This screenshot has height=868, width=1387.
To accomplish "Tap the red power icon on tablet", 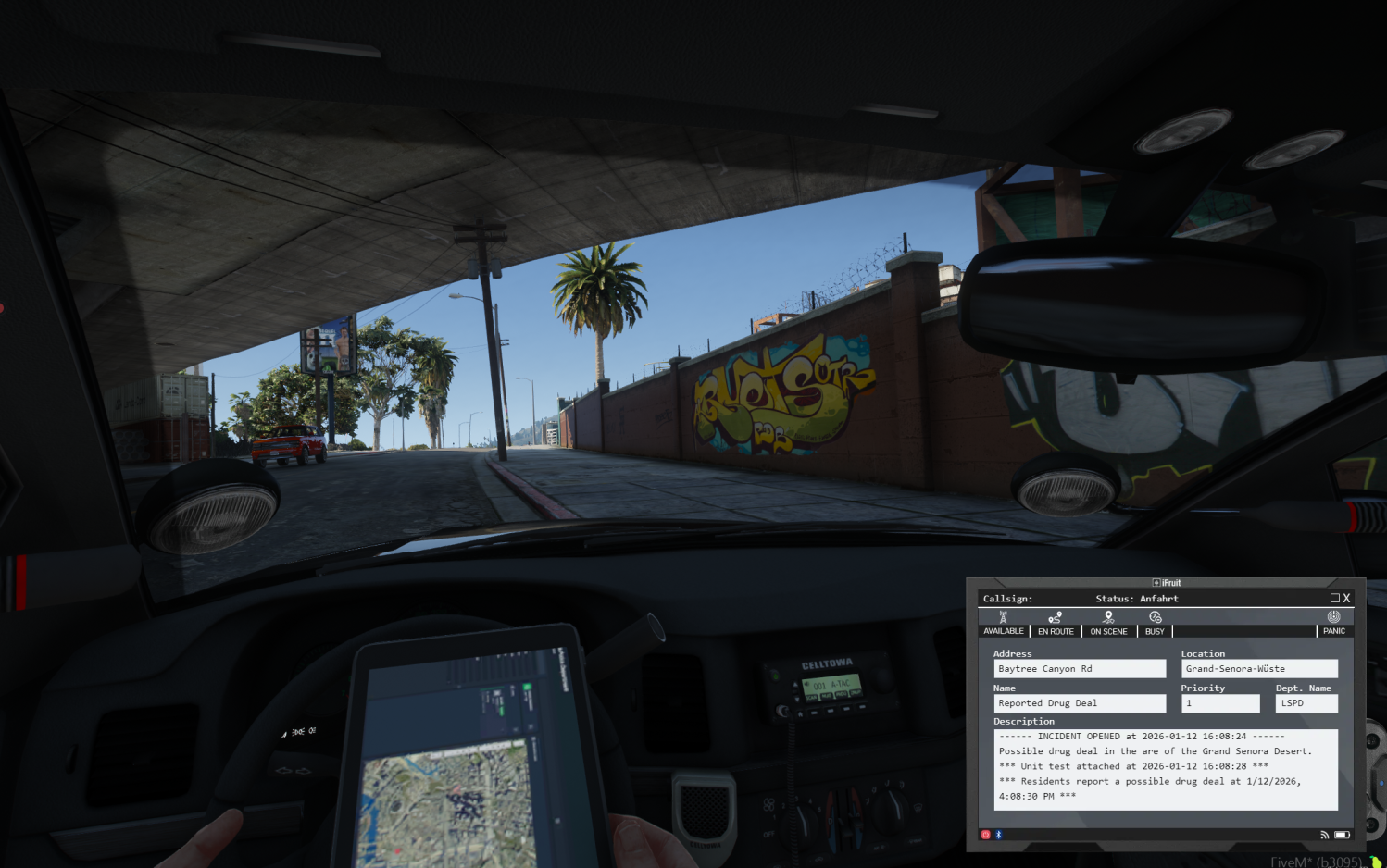I will pos(985,835).
